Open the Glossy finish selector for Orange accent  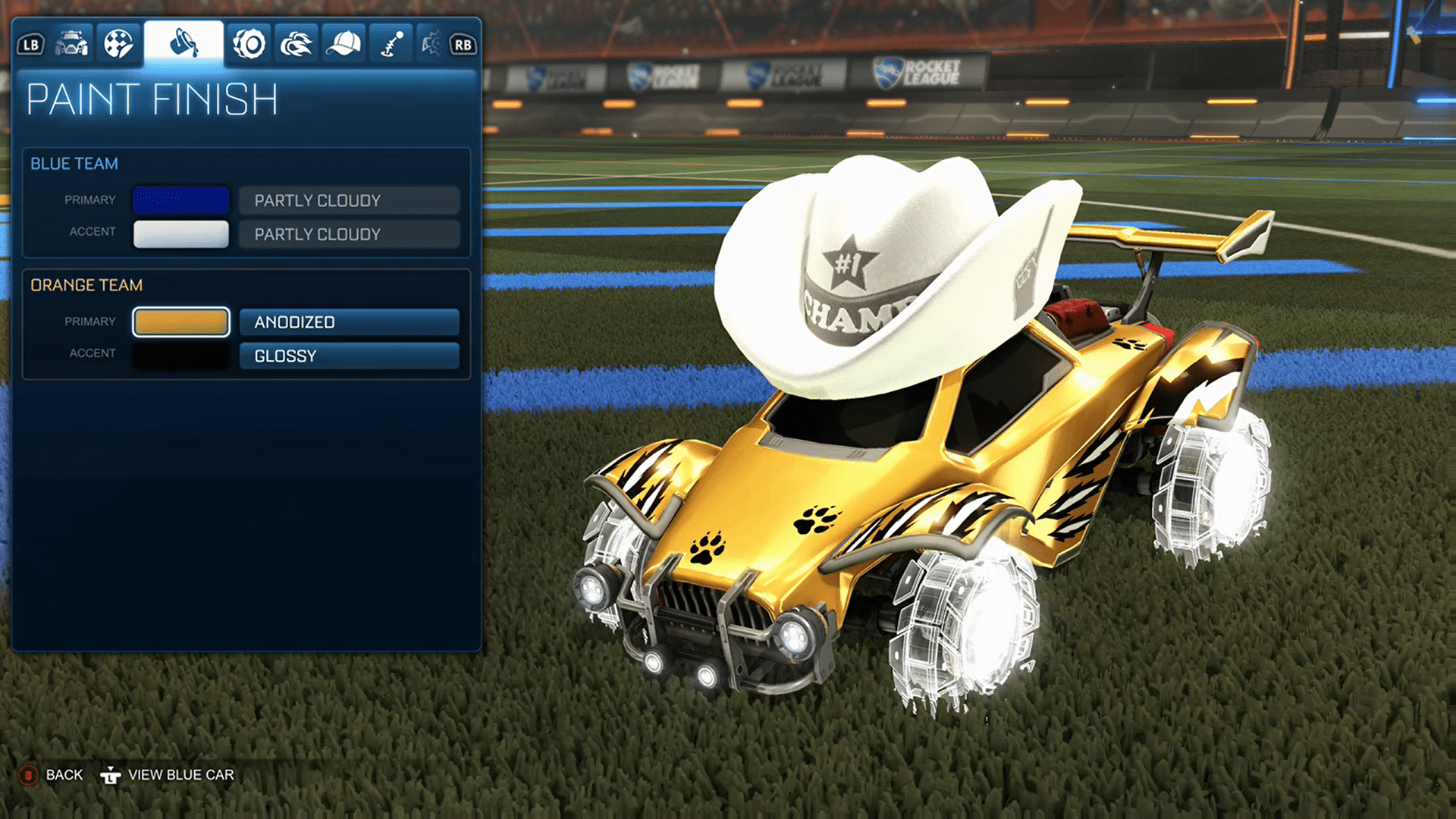coord(349,356)
